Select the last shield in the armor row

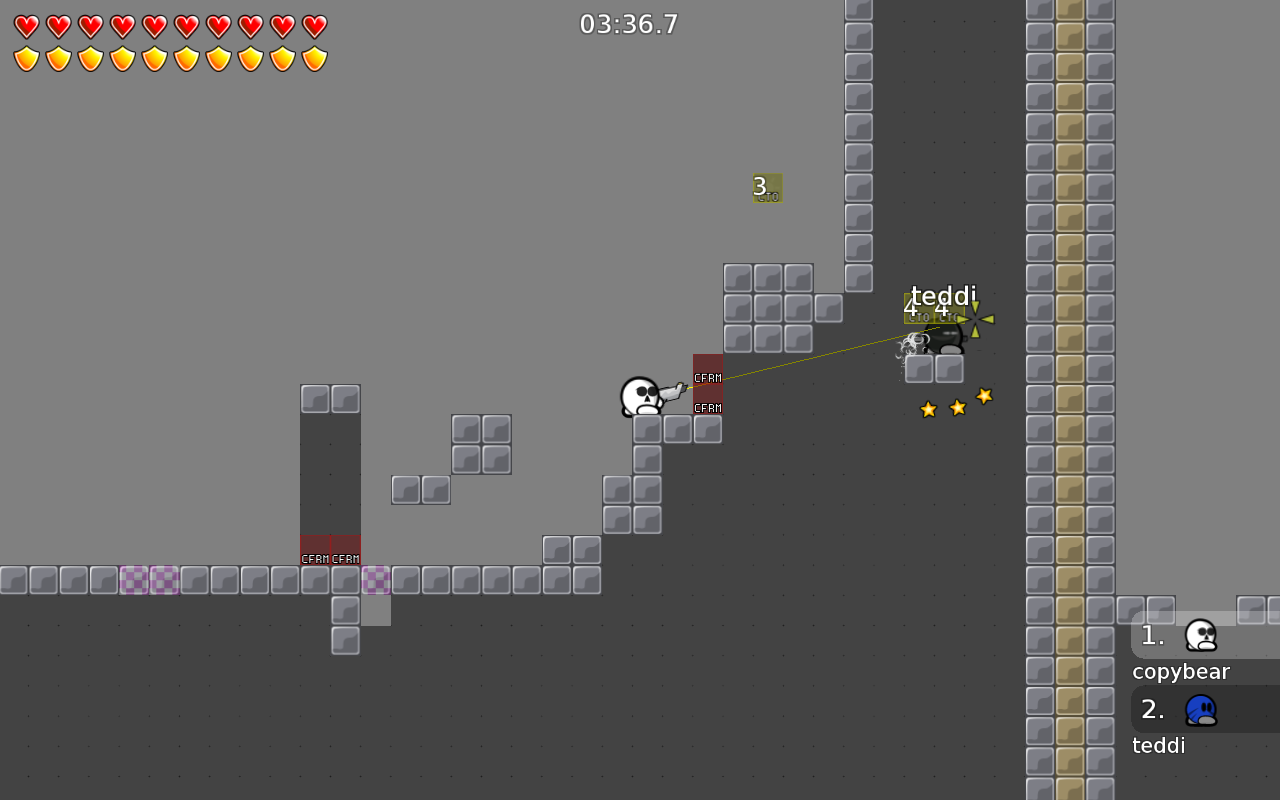[x=315, y=58]
